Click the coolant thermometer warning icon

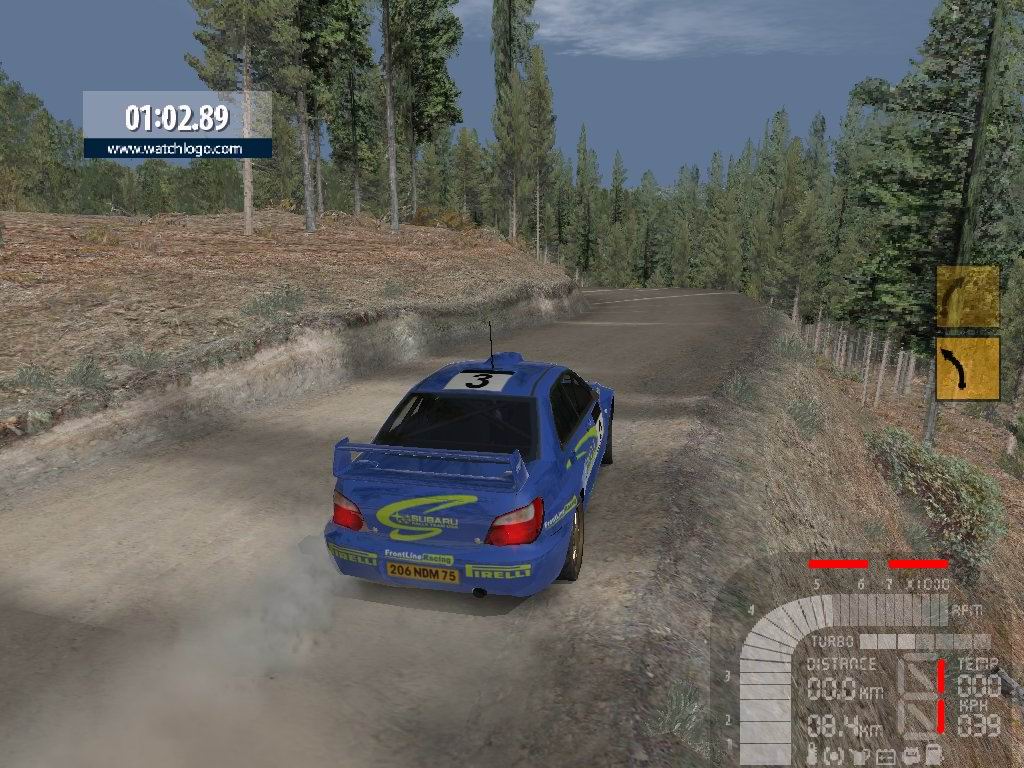coord(812,756)
